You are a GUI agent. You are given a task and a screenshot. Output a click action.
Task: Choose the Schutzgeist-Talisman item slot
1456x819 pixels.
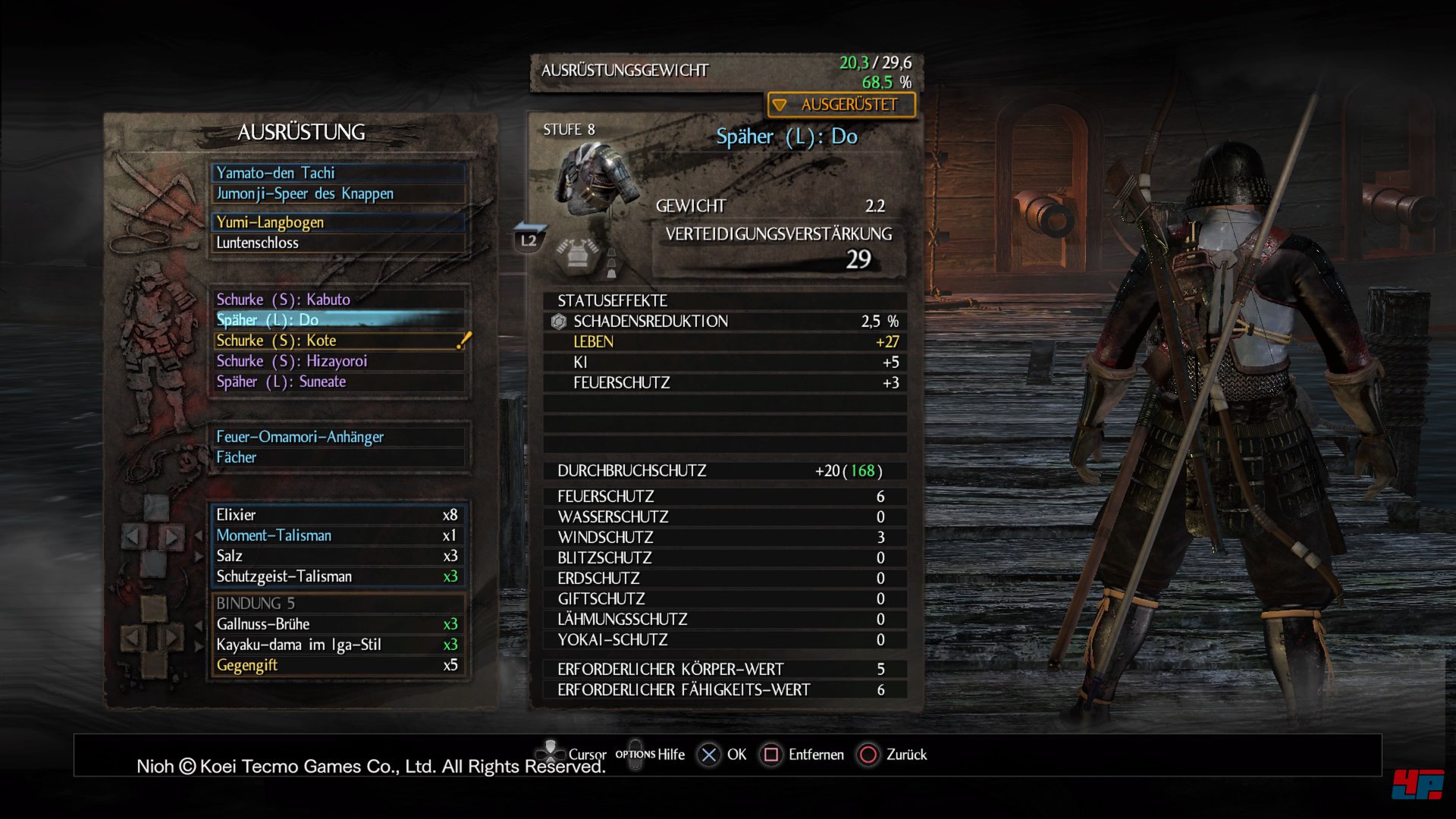tap(338, 576)
